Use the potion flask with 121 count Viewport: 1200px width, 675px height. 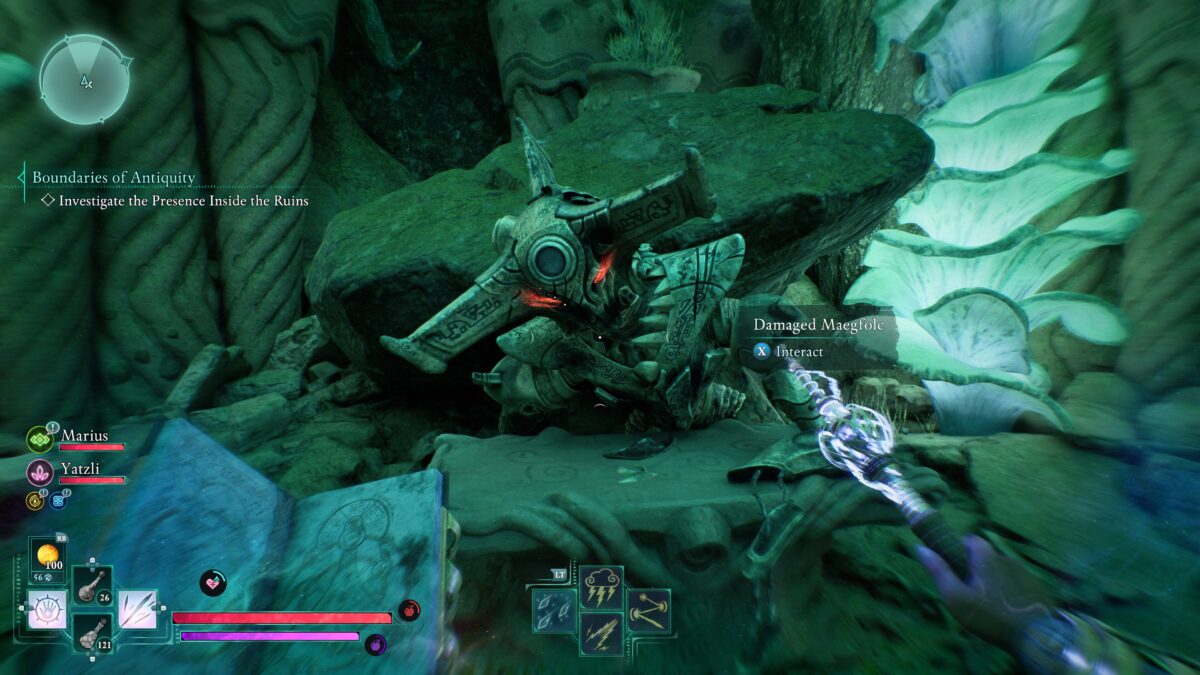pyautogui.click(x=92, y=632)
